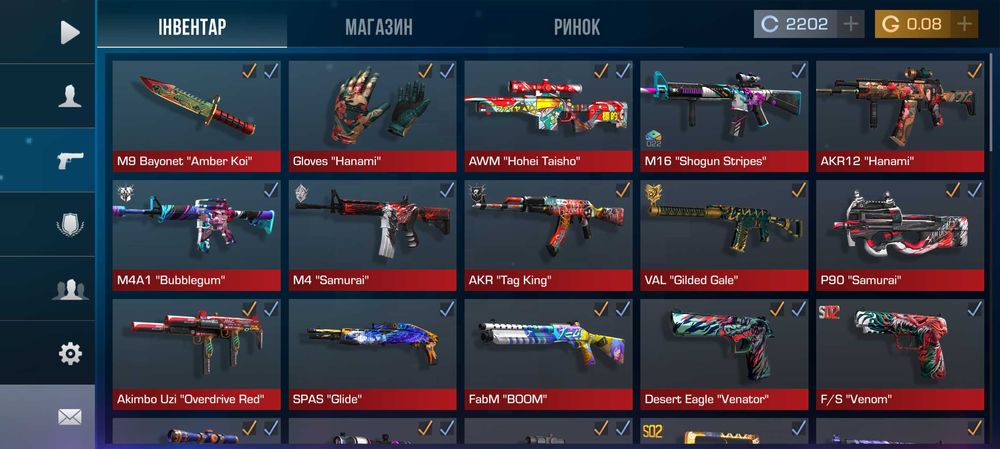Add gold with the plus button
The height and width of the screenshot is (449, 1000).
coord(964,24)
